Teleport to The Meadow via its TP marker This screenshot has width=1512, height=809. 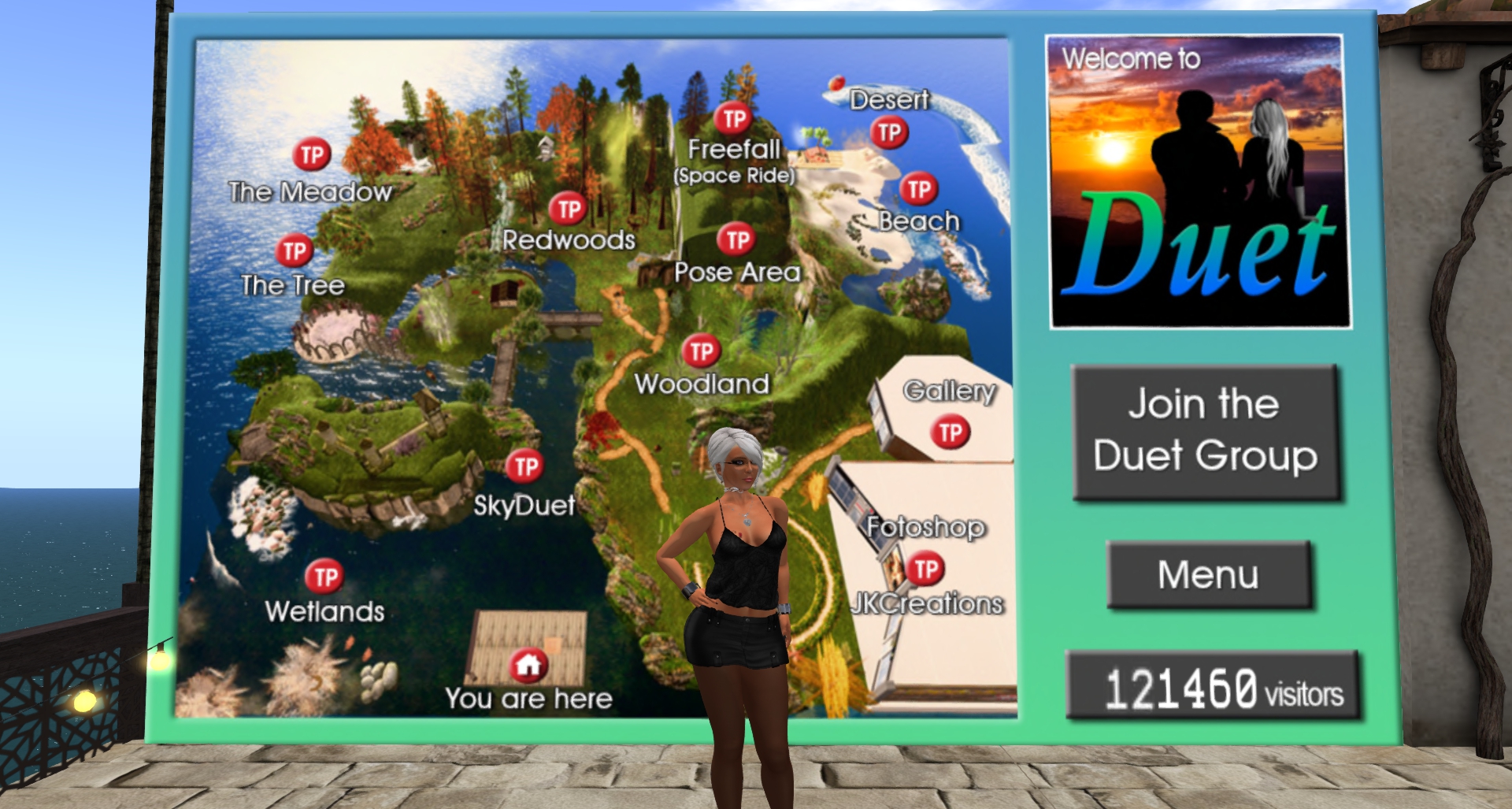[x=312, y=155]
